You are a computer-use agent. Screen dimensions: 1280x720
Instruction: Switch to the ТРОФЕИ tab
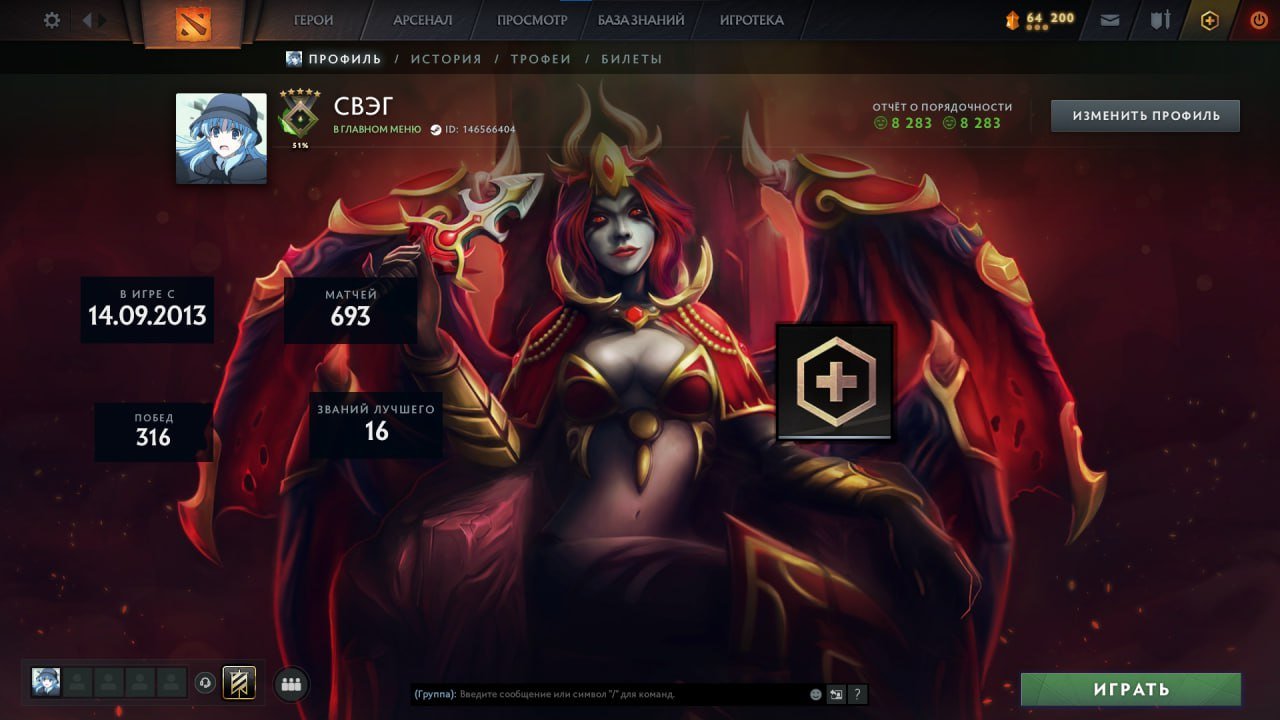pyautogui.click(x=542, y=58)
